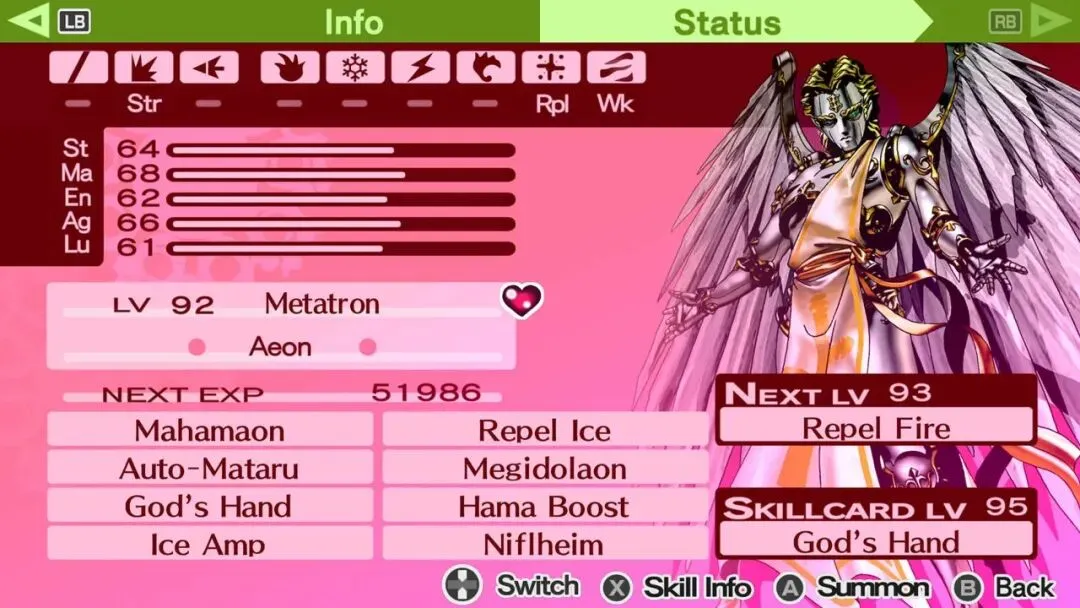
Task: Click the Niflheim skill entry
Action: (545, 544)
